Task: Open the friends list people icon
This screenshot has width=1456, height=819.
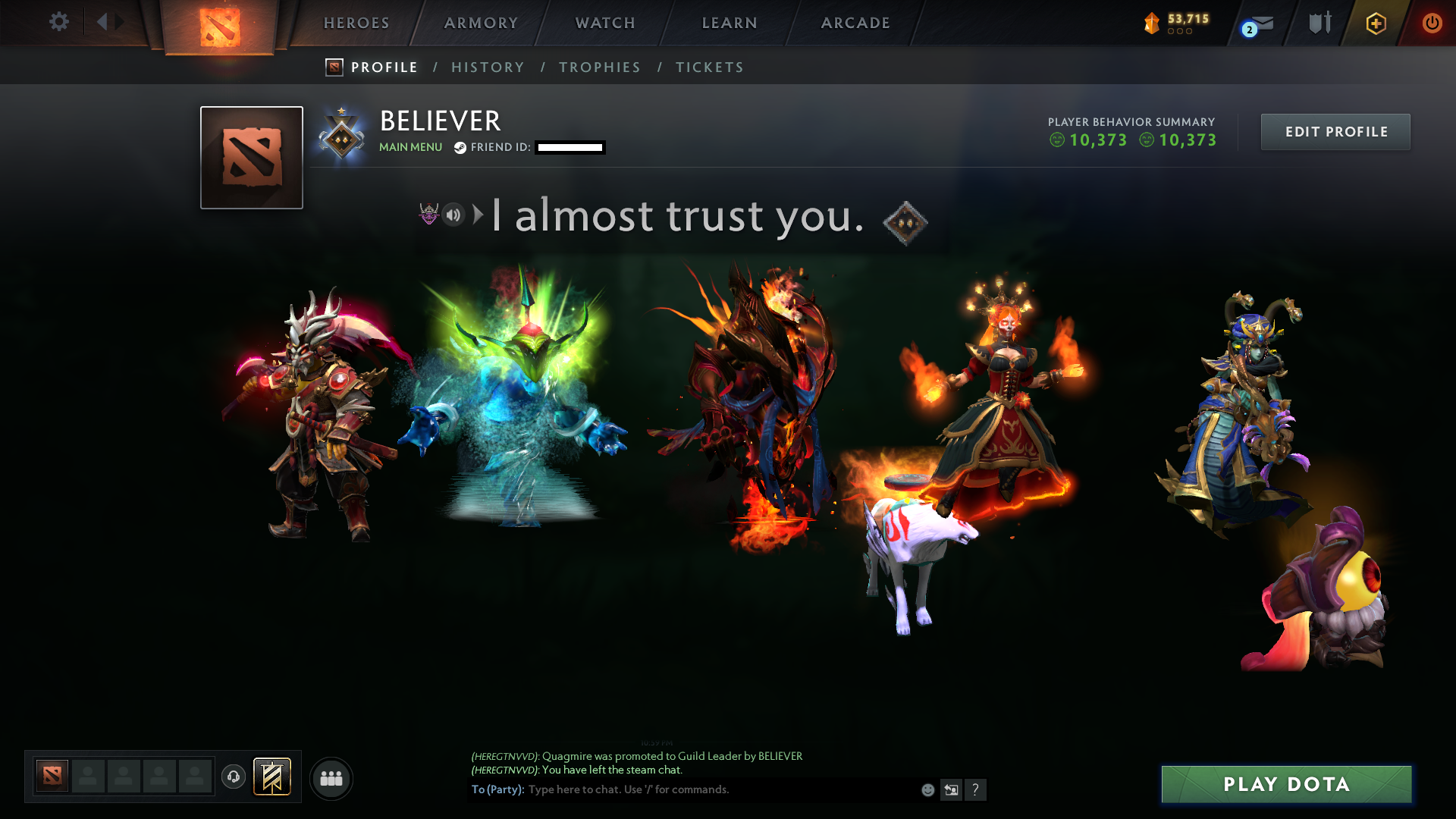Action: pyautogui.click(x=331, y=777)
